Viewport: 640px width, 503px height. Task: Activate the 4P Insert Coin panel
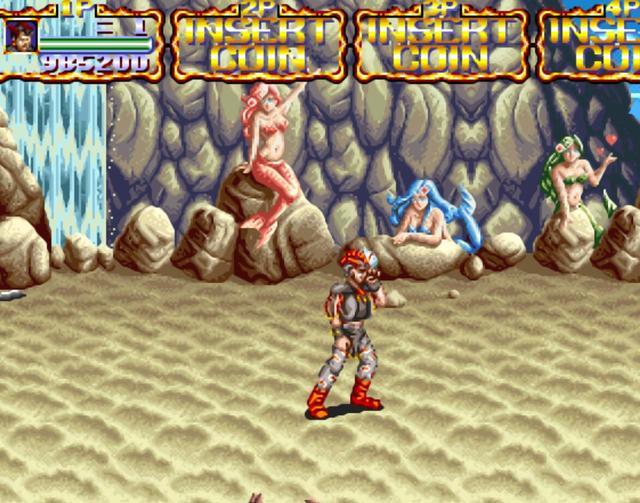[x=592, y=44]
